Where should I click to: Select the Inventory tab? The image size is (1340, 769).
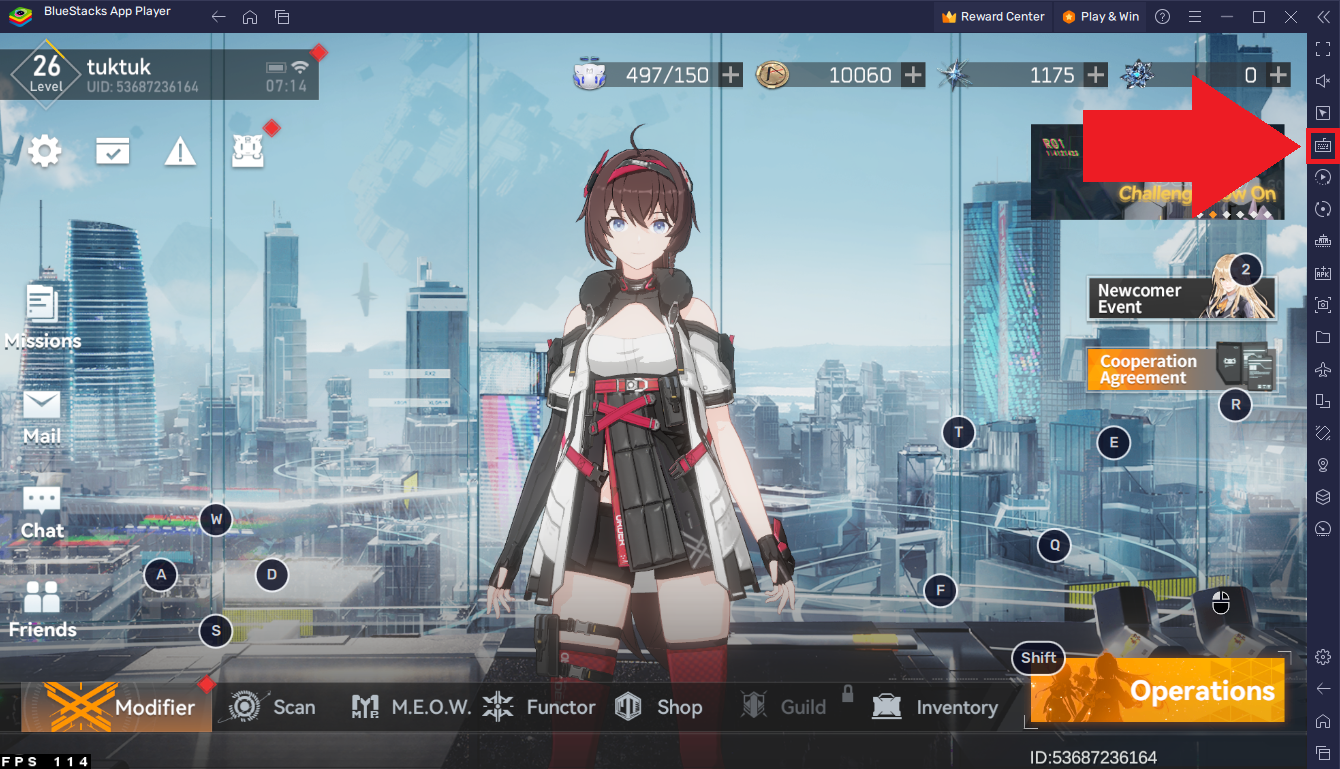click(x=937, y=707)
